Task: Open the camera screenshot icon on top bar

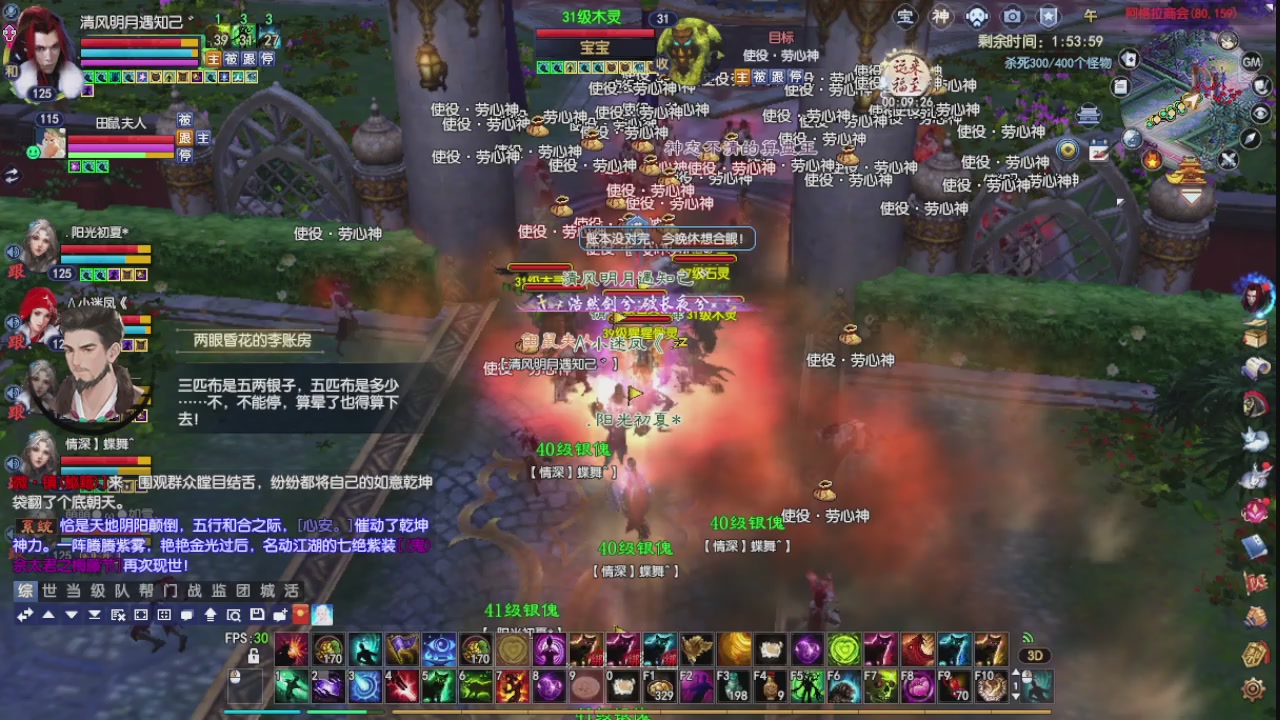Action: [1013, 16]
